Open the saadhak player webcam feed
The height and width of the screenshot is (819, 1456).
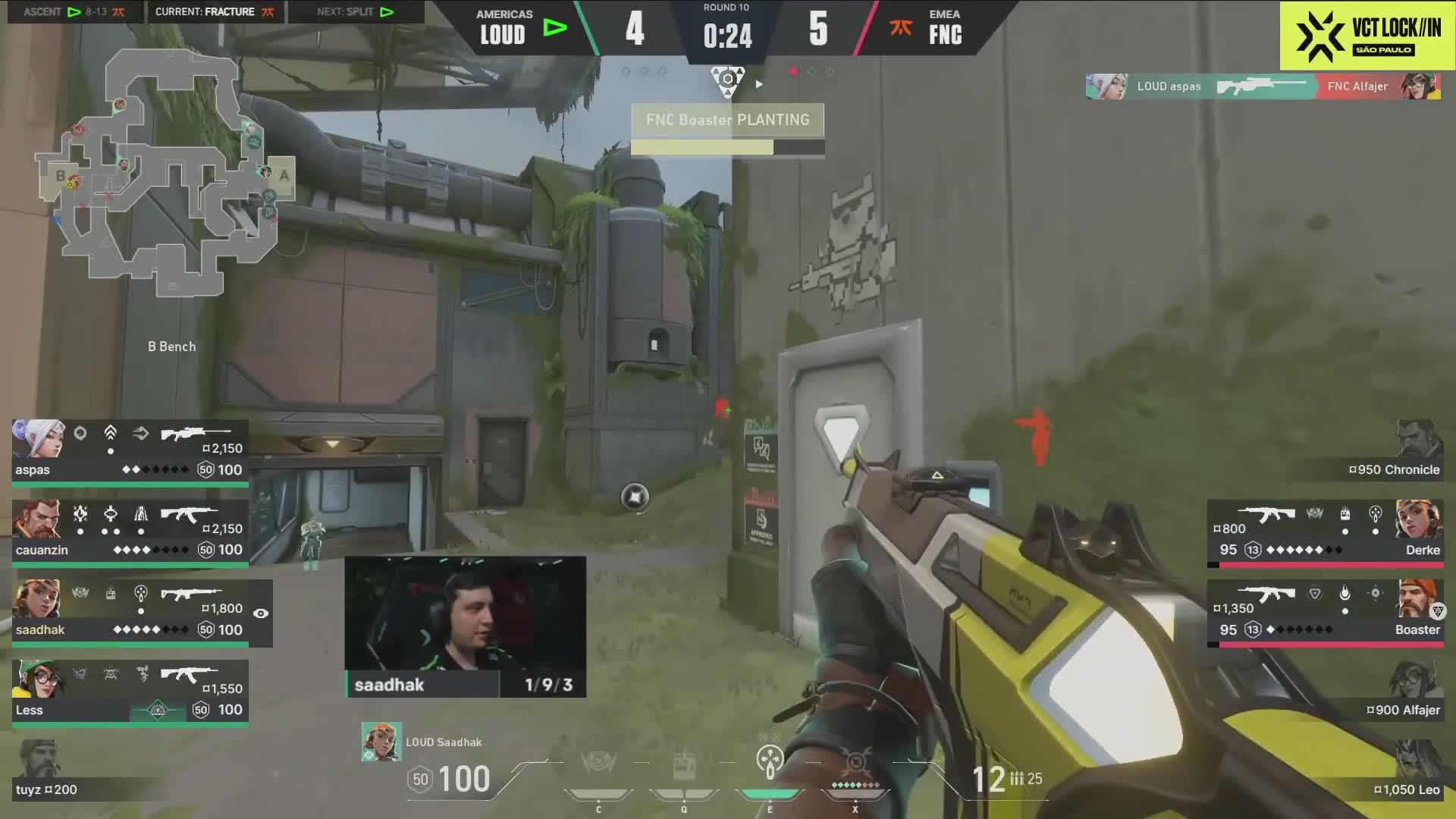(465, 626)
